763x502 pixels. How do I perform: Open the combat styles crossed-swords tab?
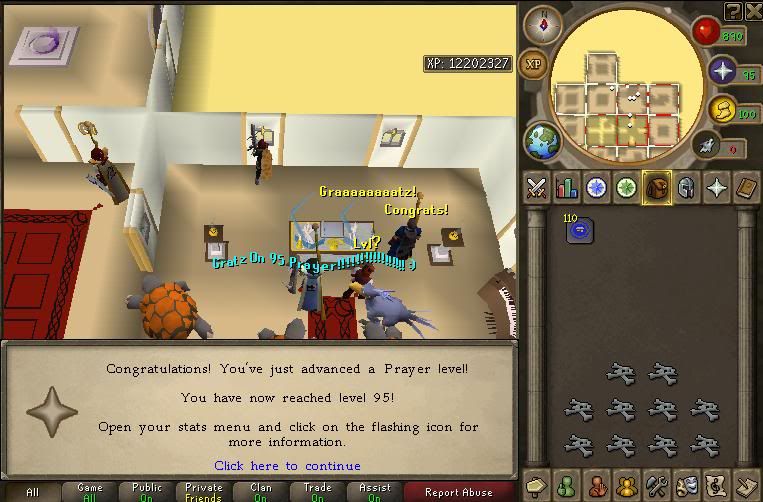537,187
